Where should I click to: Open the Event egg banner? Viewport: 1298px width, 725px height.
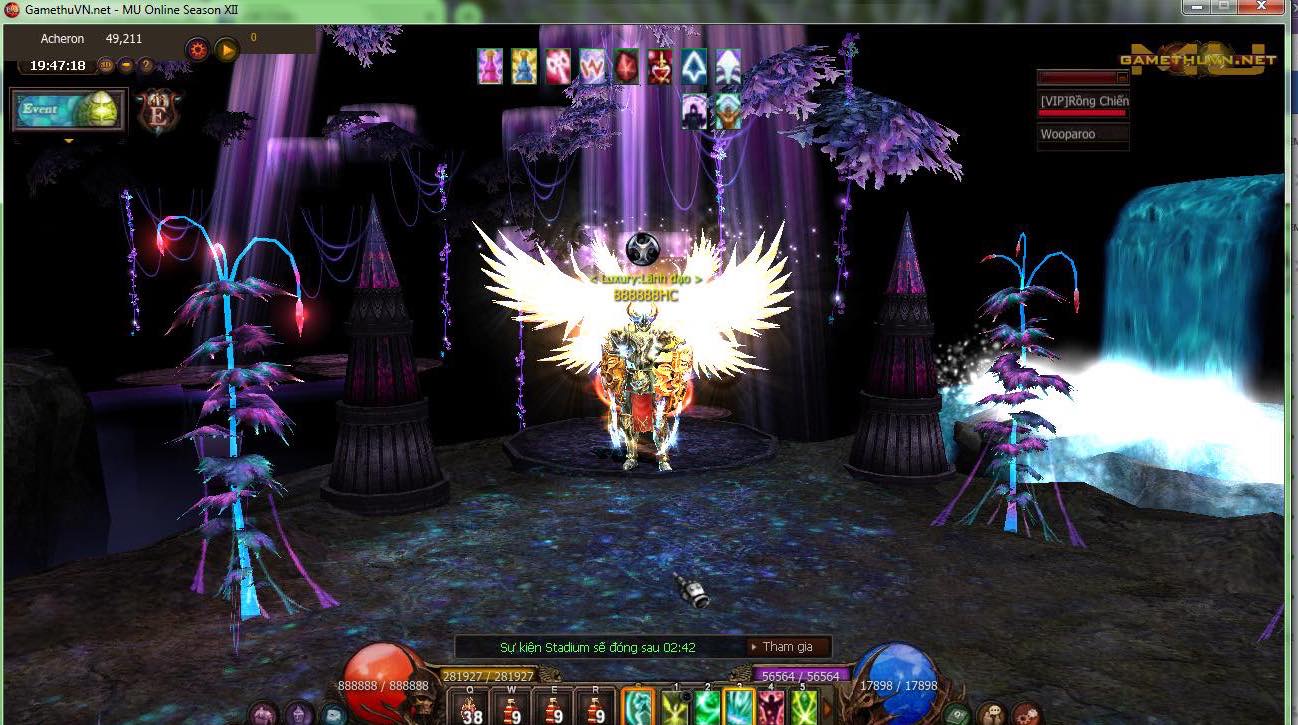click(x=69, y=110)
